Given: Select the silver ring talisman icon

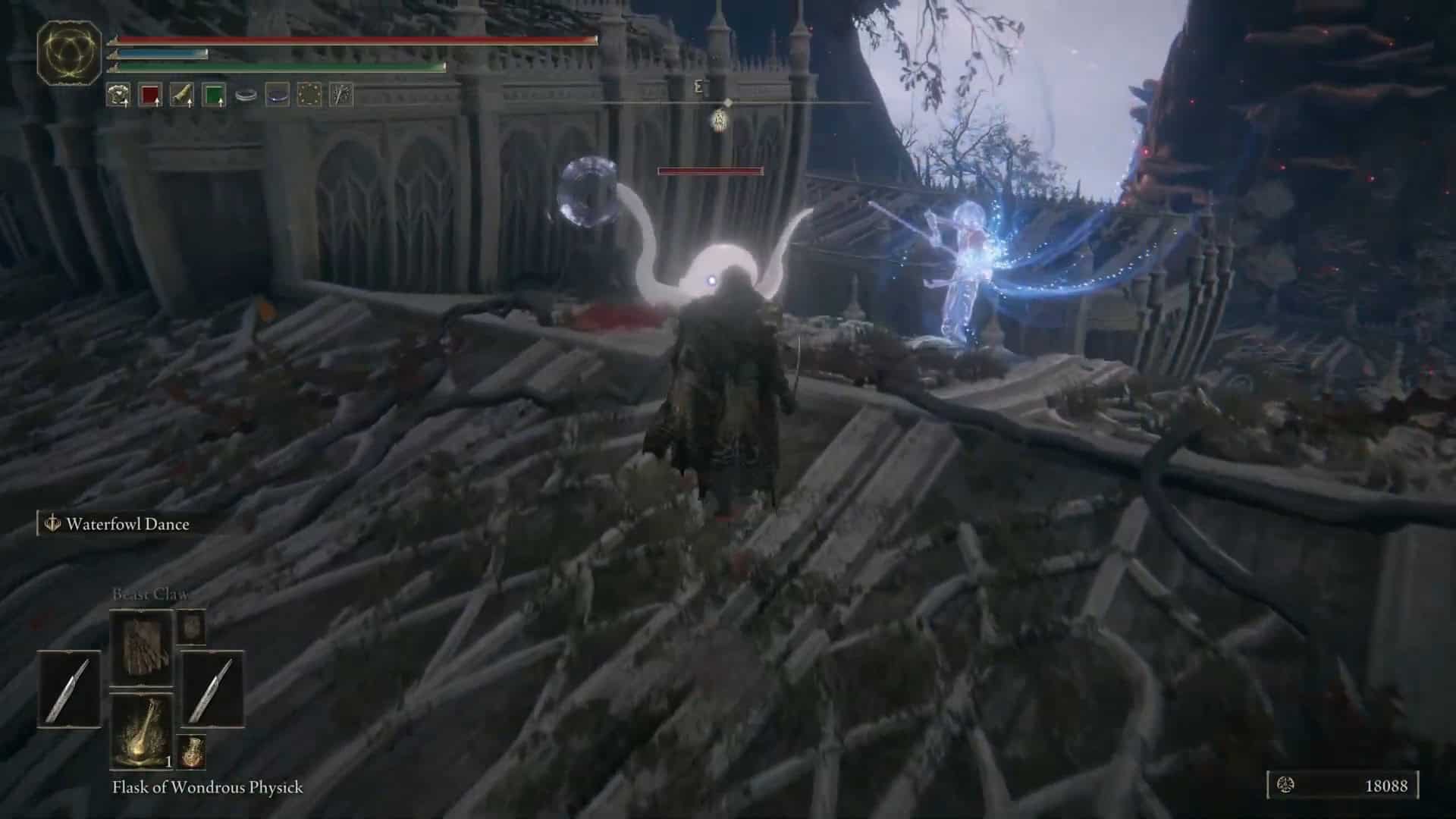Looking at the screenshot, I should point(245,93).
